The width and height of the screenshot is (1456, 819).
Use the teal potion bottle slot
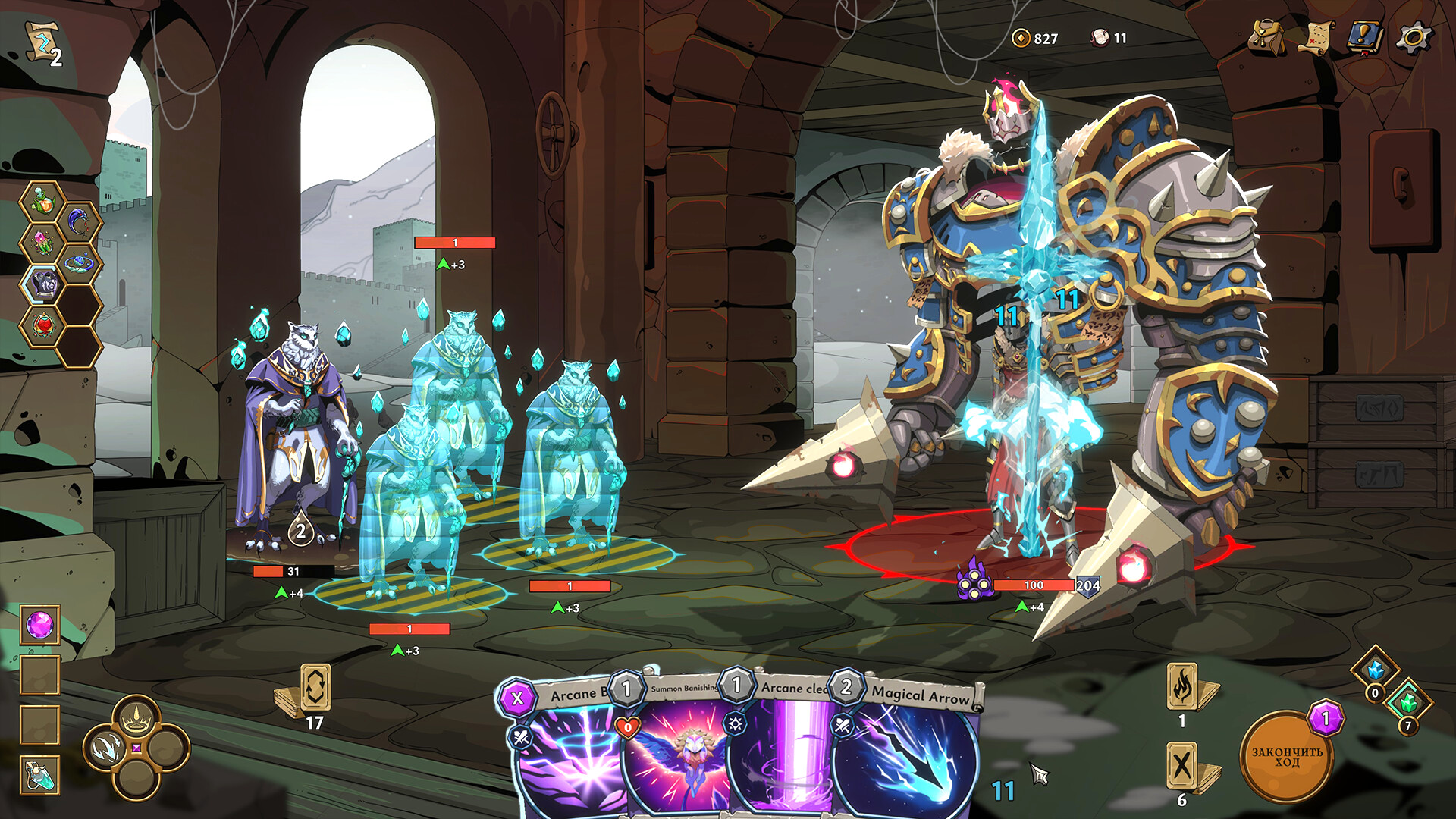39,776
